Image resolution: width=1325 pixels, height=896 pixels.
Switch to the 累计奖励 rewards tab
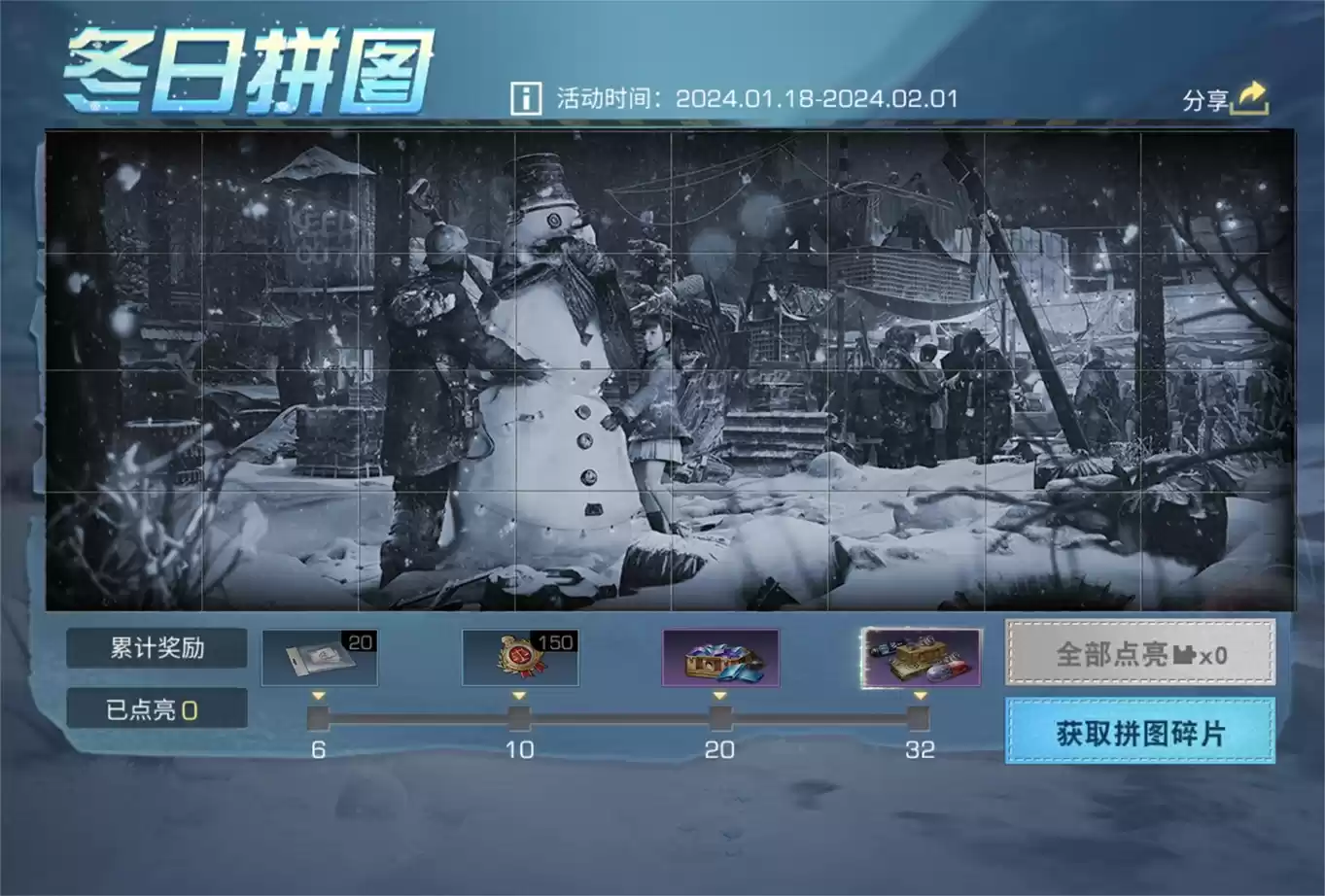[158, 647]
